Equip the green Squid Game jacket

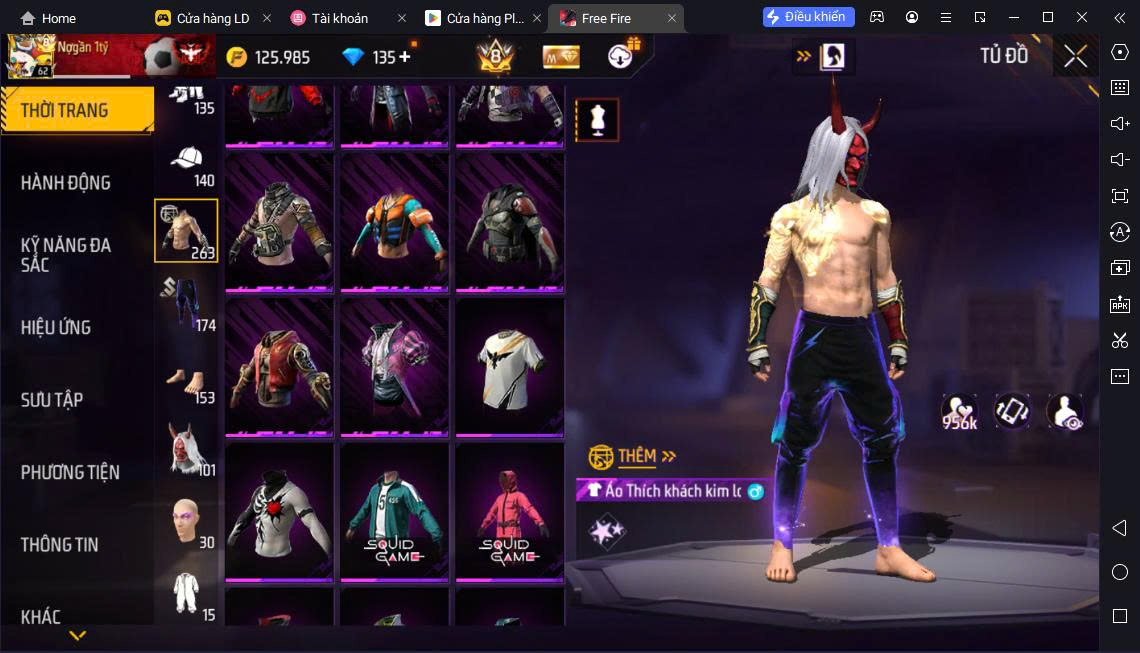click(x=394, y=511)
